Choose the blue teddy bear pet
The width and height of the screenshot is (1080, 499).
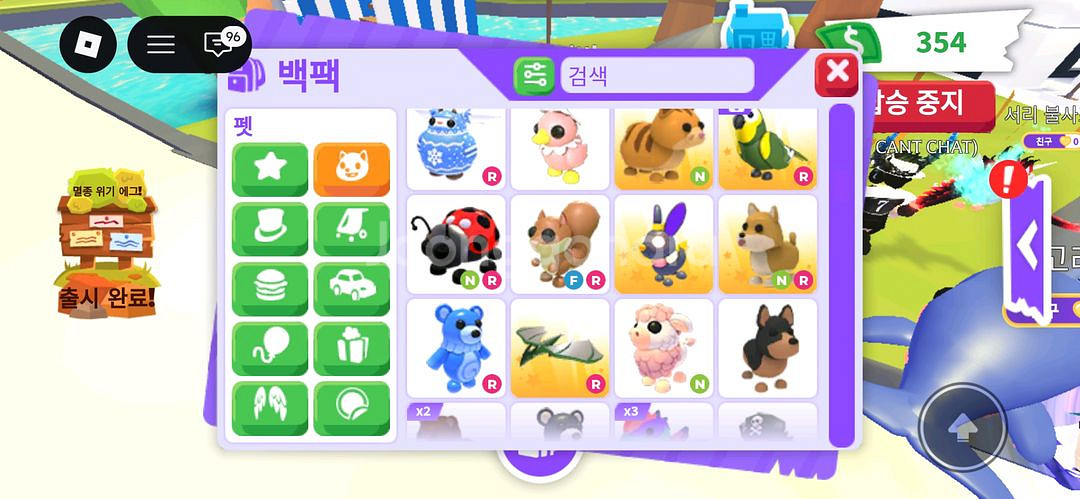pyautogui.click(x=456, y=348)
